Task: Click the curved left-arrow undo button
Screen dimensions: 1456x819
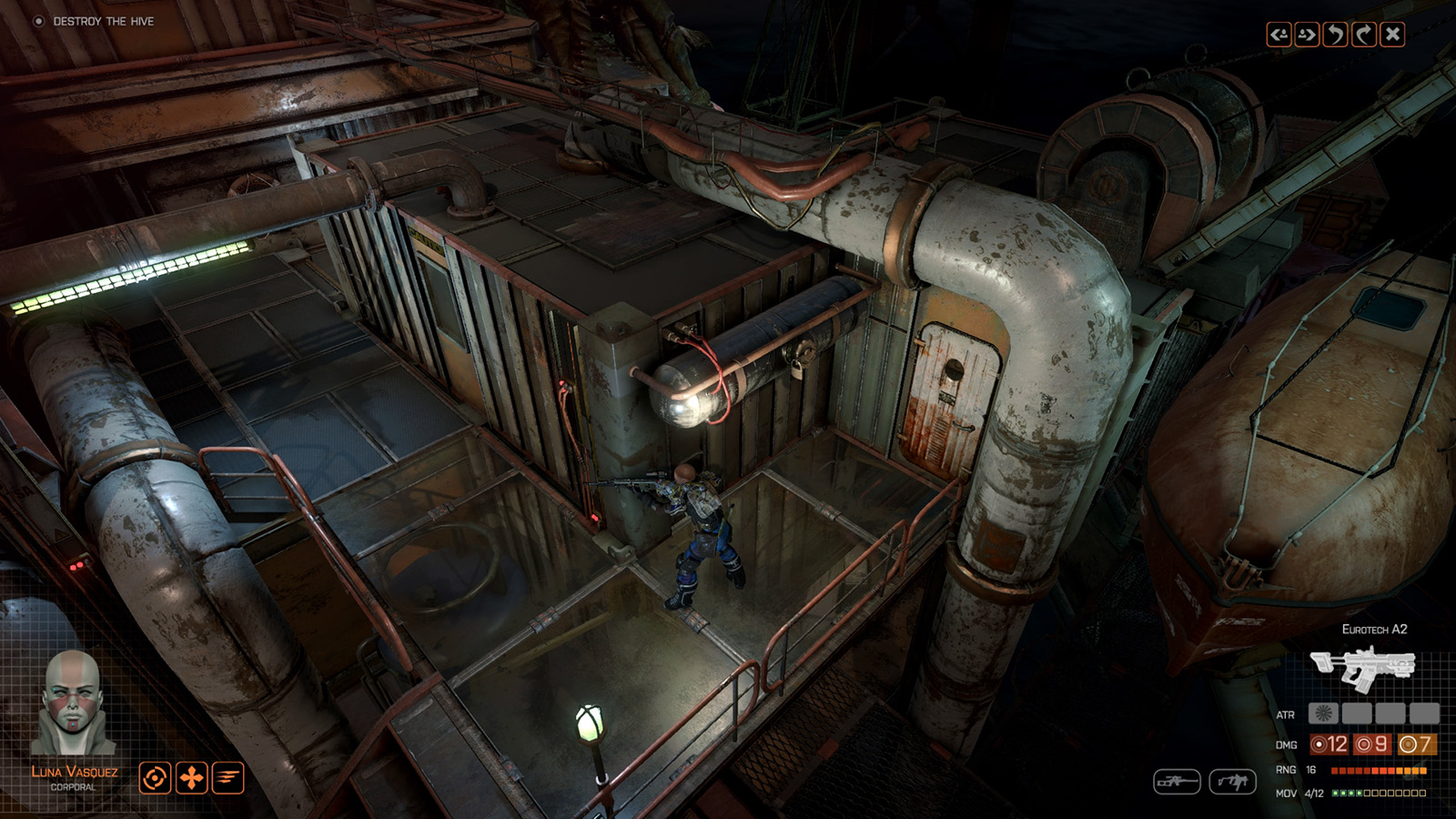Action: coord(1335,35)
